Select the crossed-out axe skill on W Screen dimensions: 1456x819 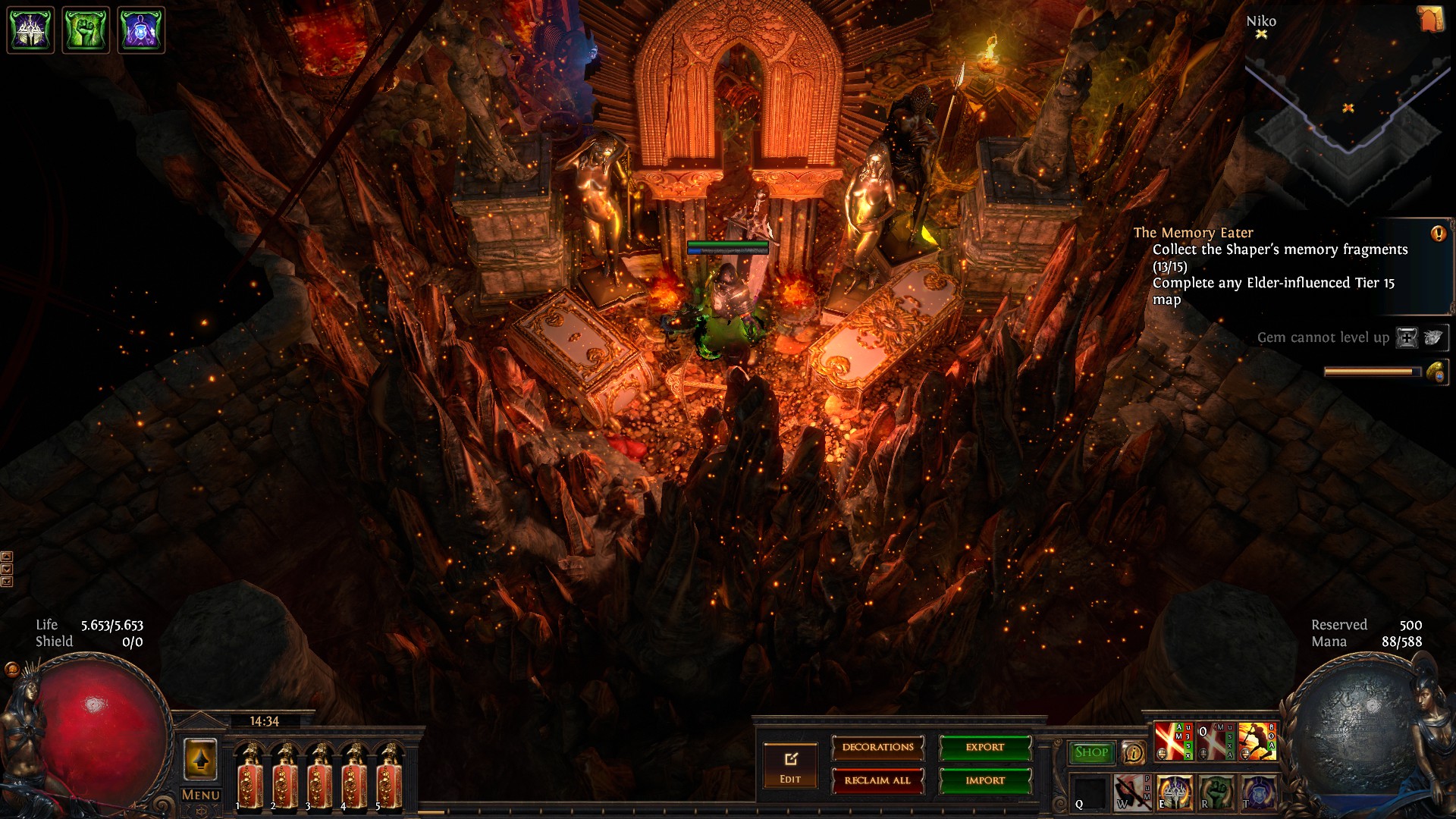(x=1131, y=792)
